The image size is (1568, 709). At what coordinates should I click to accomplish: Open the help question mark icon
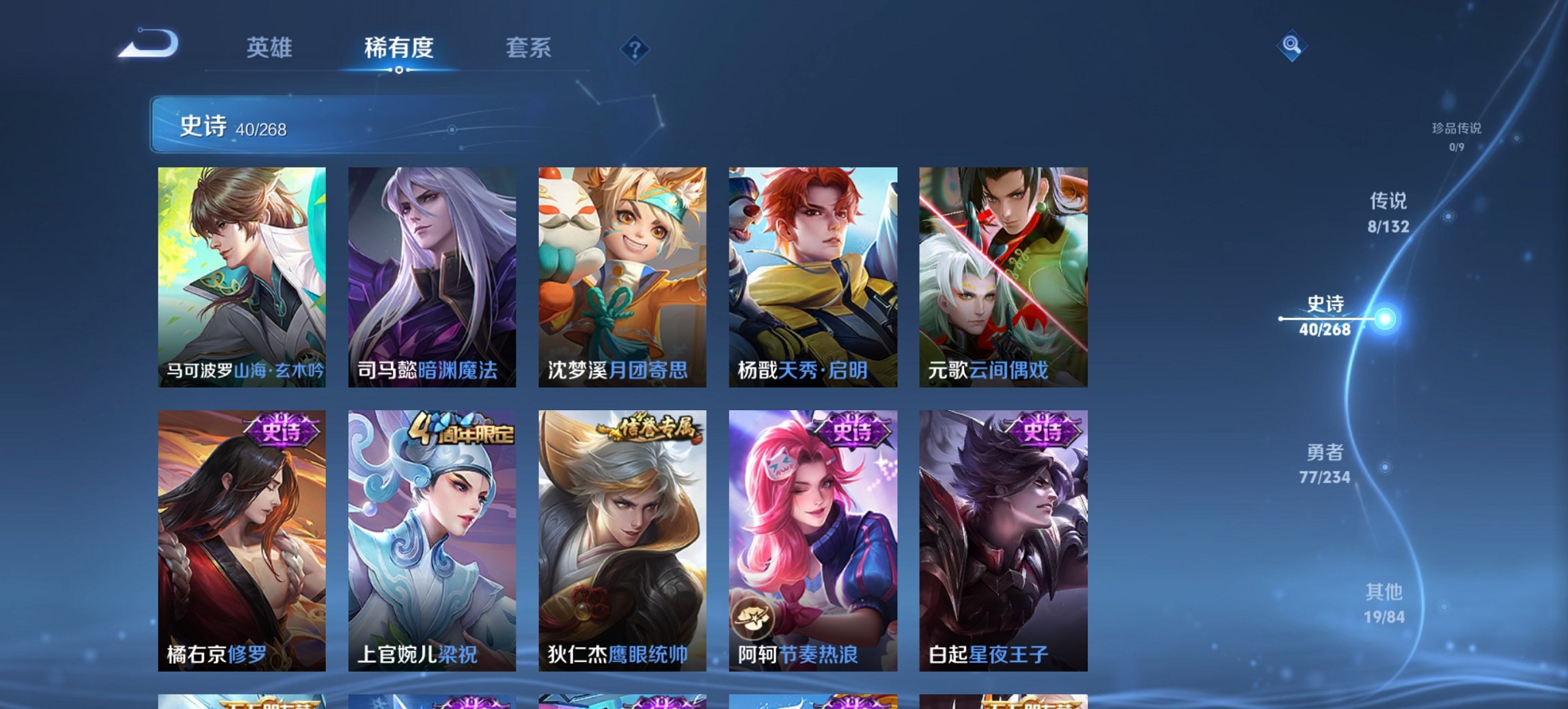pos(635,50)
